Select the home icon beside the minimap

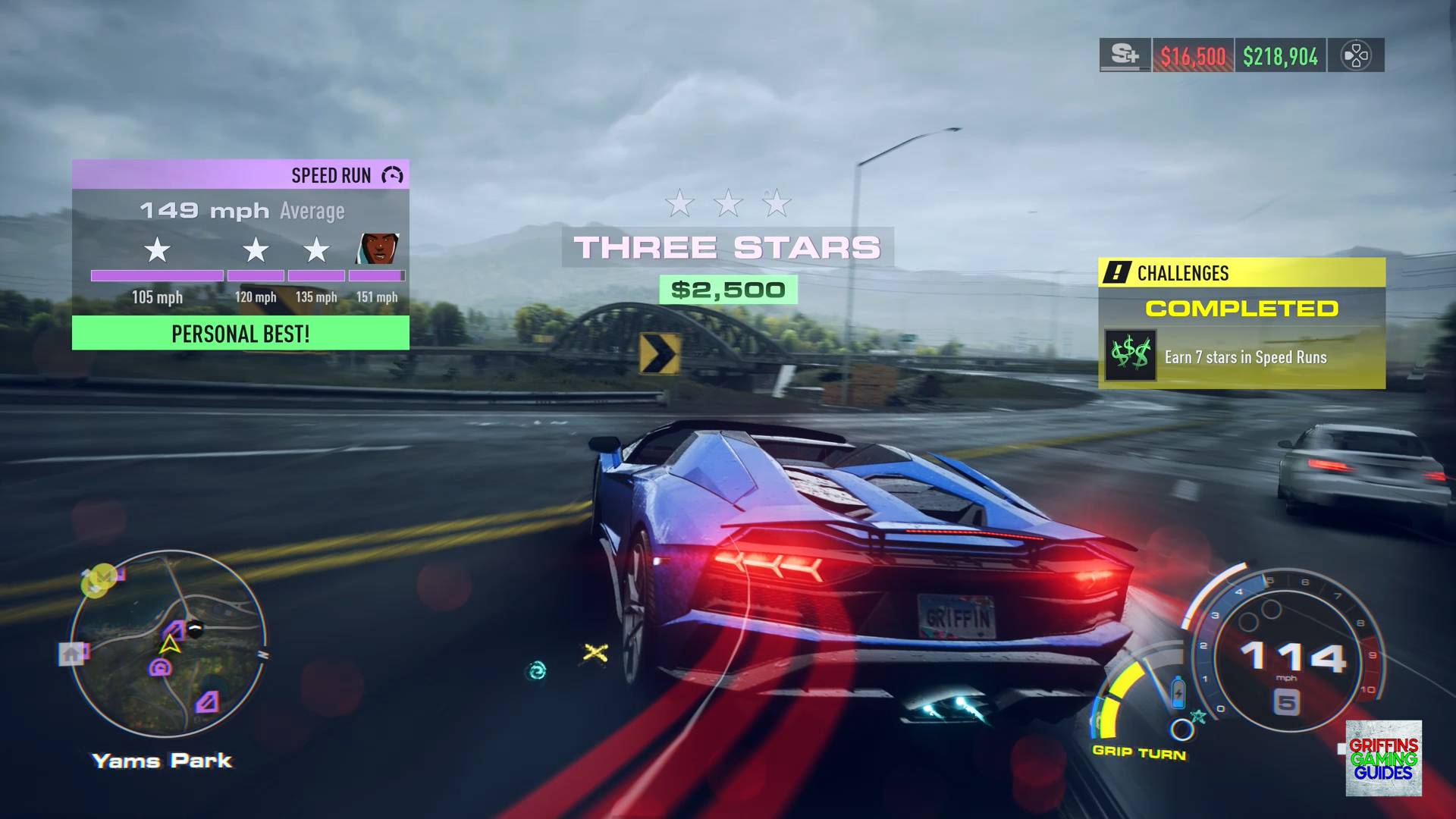73,653
